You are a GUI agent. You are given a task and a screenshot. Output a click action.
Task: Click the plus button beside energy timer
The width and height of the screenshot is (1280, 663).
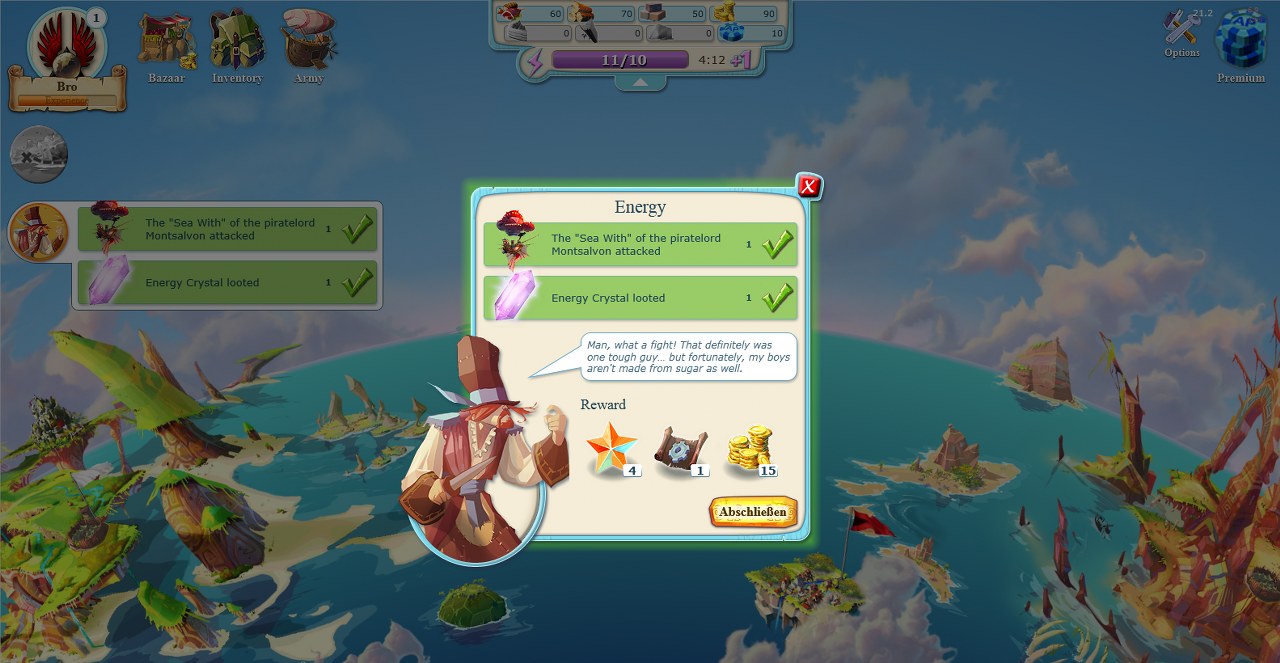click(741, 60)
